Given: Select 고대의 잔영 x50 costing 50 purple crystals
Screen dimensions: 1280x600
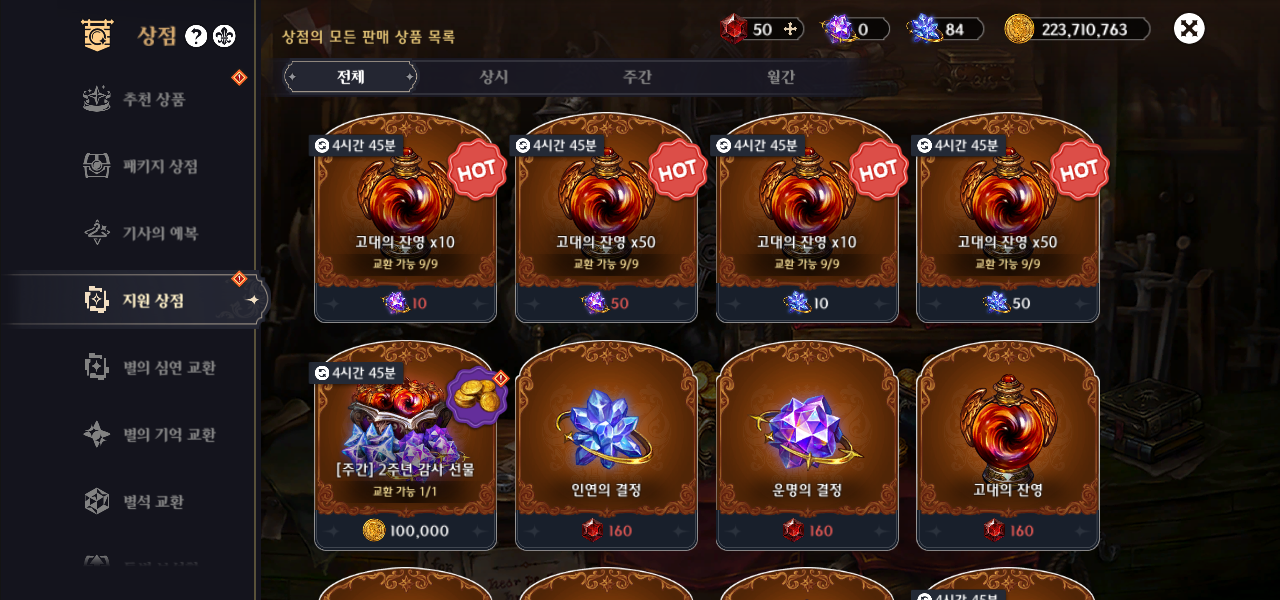Looking at the screenshot, I should click(x=606, y=220).
